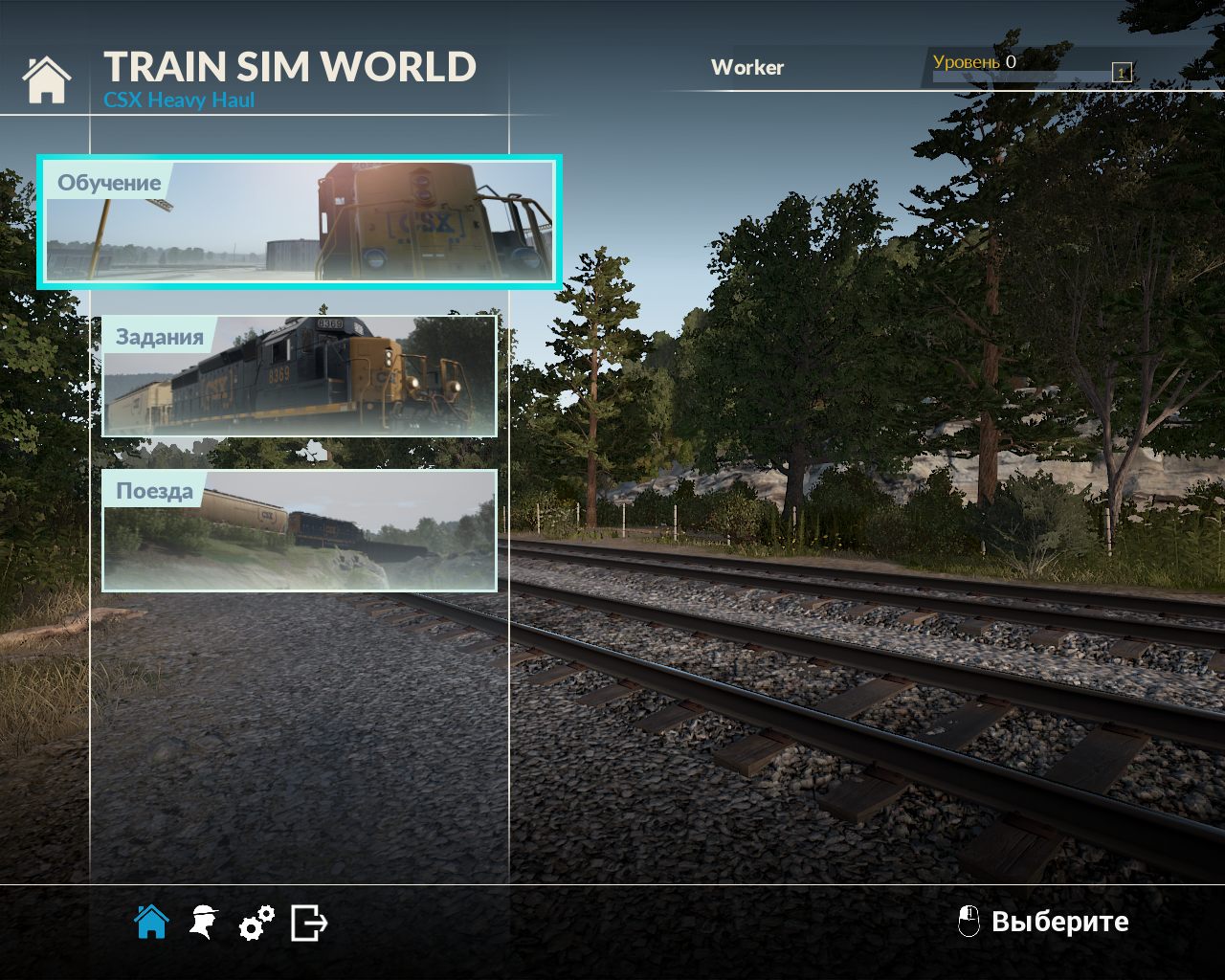1225x980 pixels.
Task: Exit the game using the logout arrow icon
Action: pyautogui.click(x=306, y=922)
